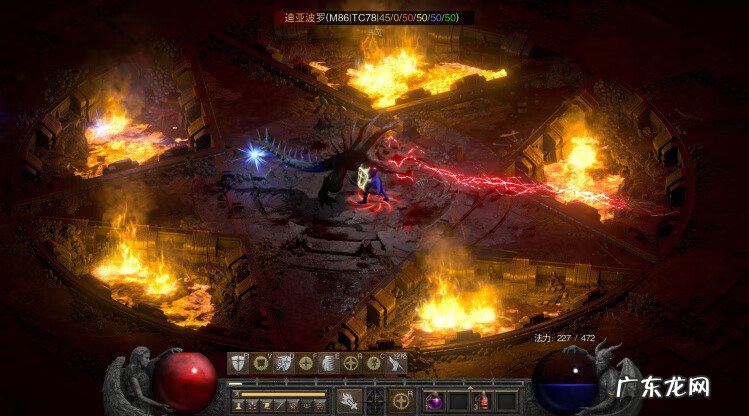Choose the last quick-bar skill bound to 空格
Screen dimensions: 749x416
(x=397, y=364)
